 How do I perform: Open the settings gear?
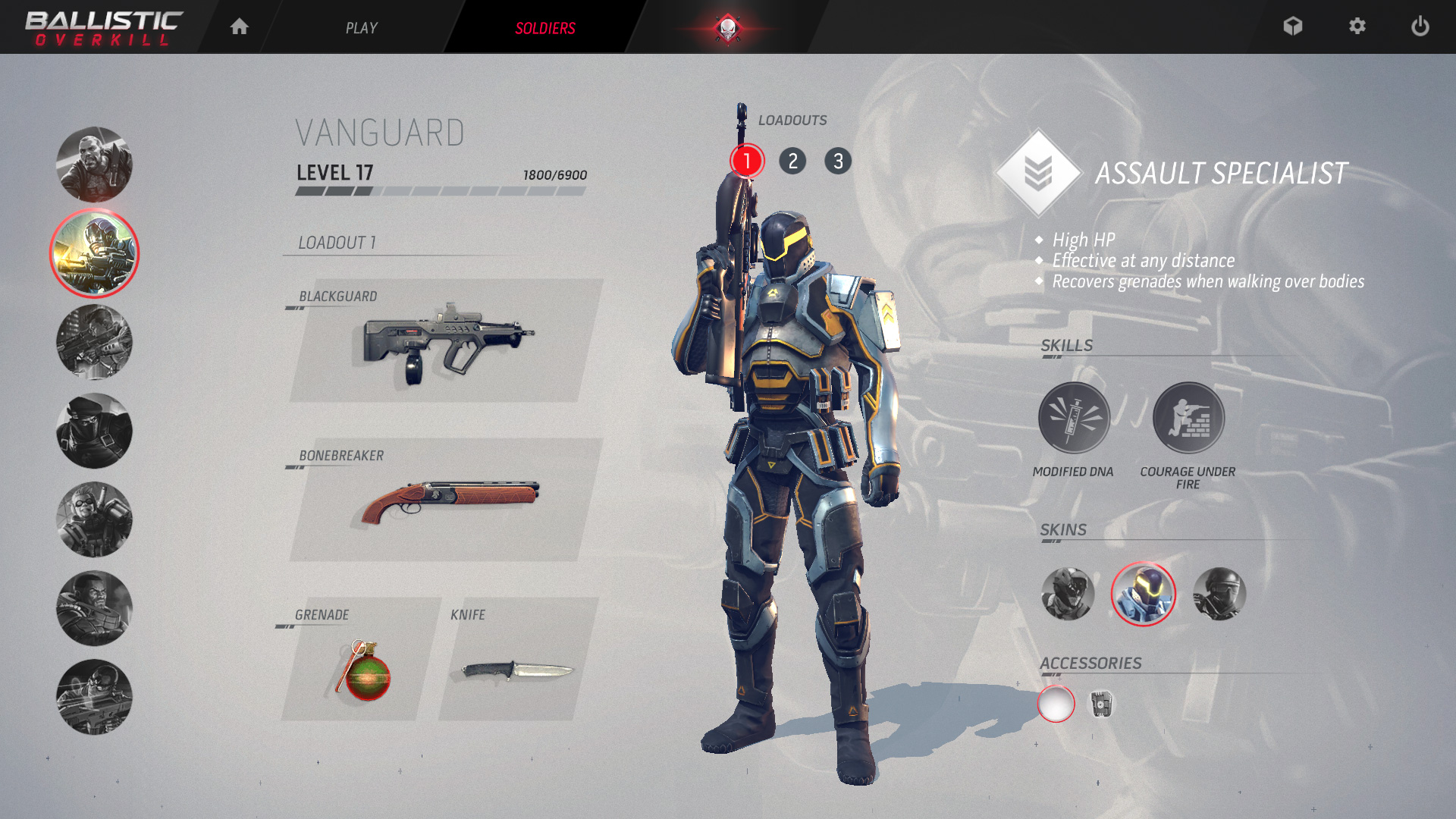tap(1357, 27)
